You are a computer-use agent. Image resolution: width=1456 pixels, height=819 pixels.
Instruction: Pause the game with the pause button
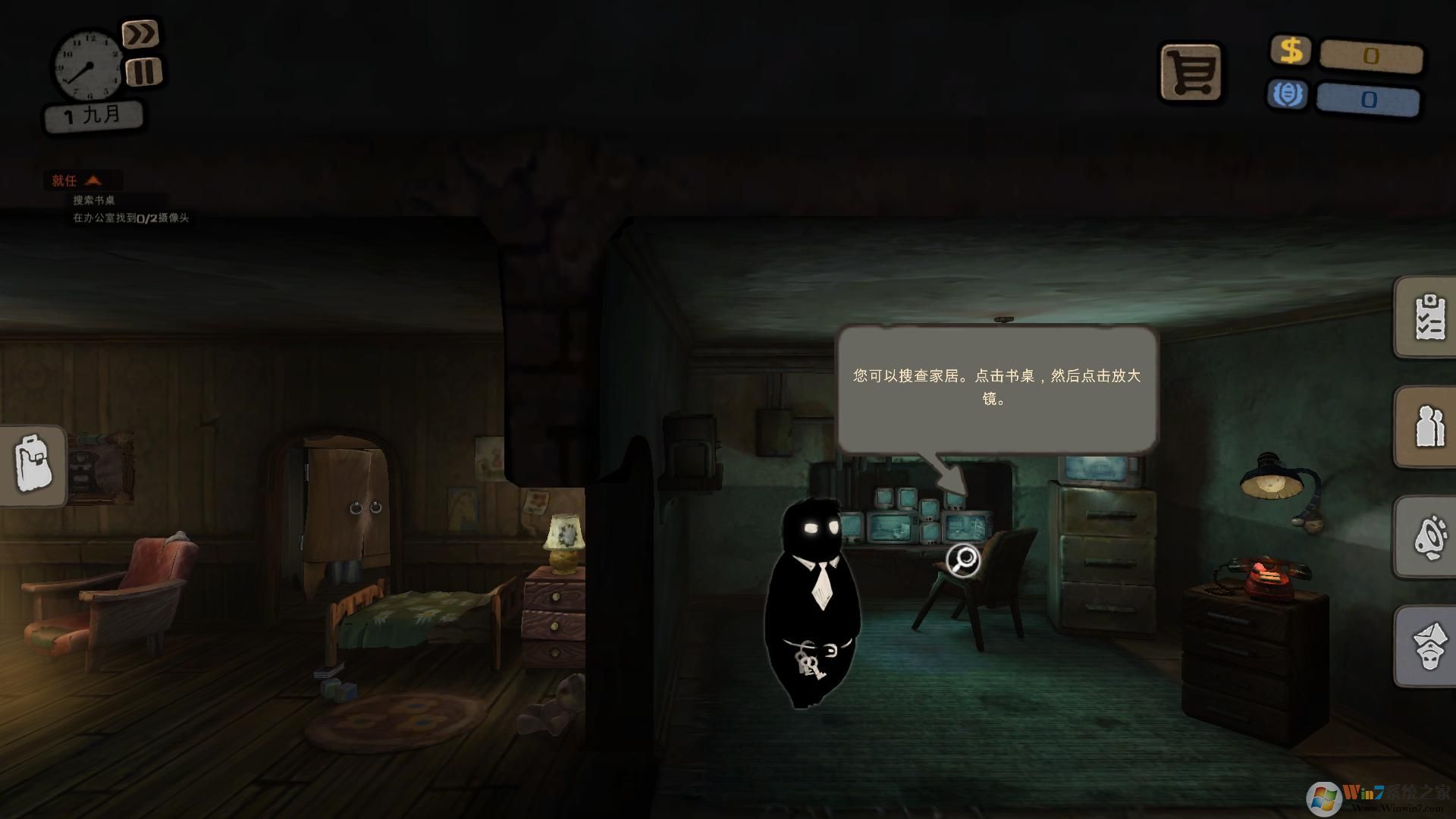pos(143,72)
